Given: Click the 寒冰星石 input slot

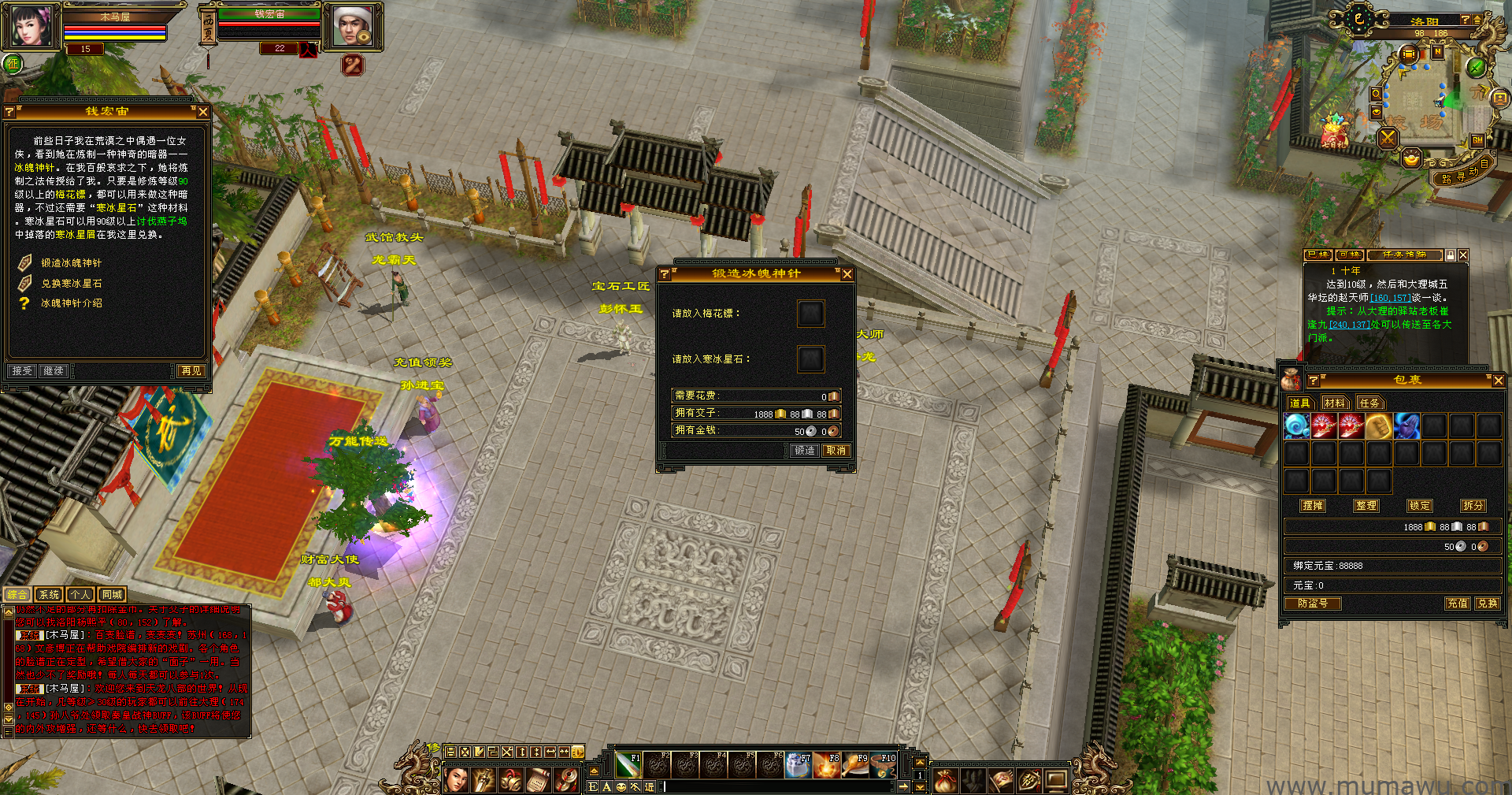Looking at the screenshot, I should (810, 359).
